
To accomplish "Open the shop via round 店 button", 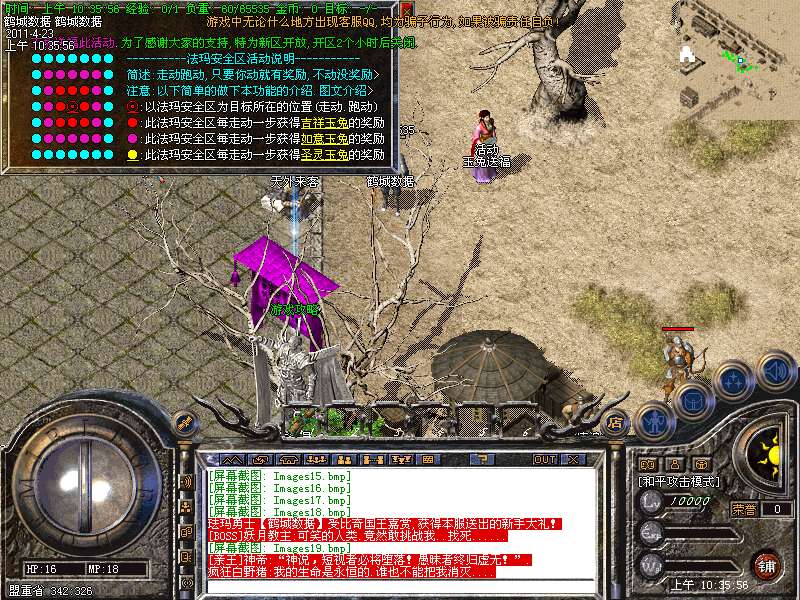I will pos(617,422).
